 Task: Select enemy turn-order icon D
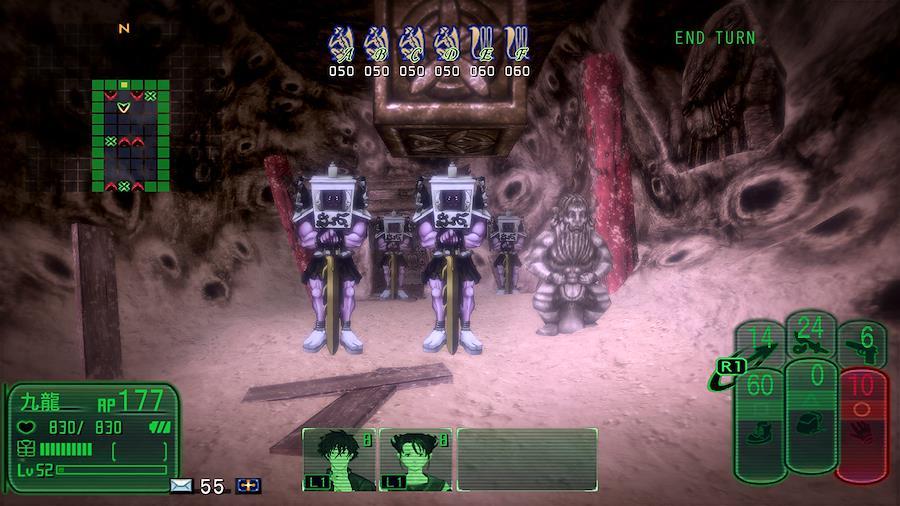tap(447, 44)
